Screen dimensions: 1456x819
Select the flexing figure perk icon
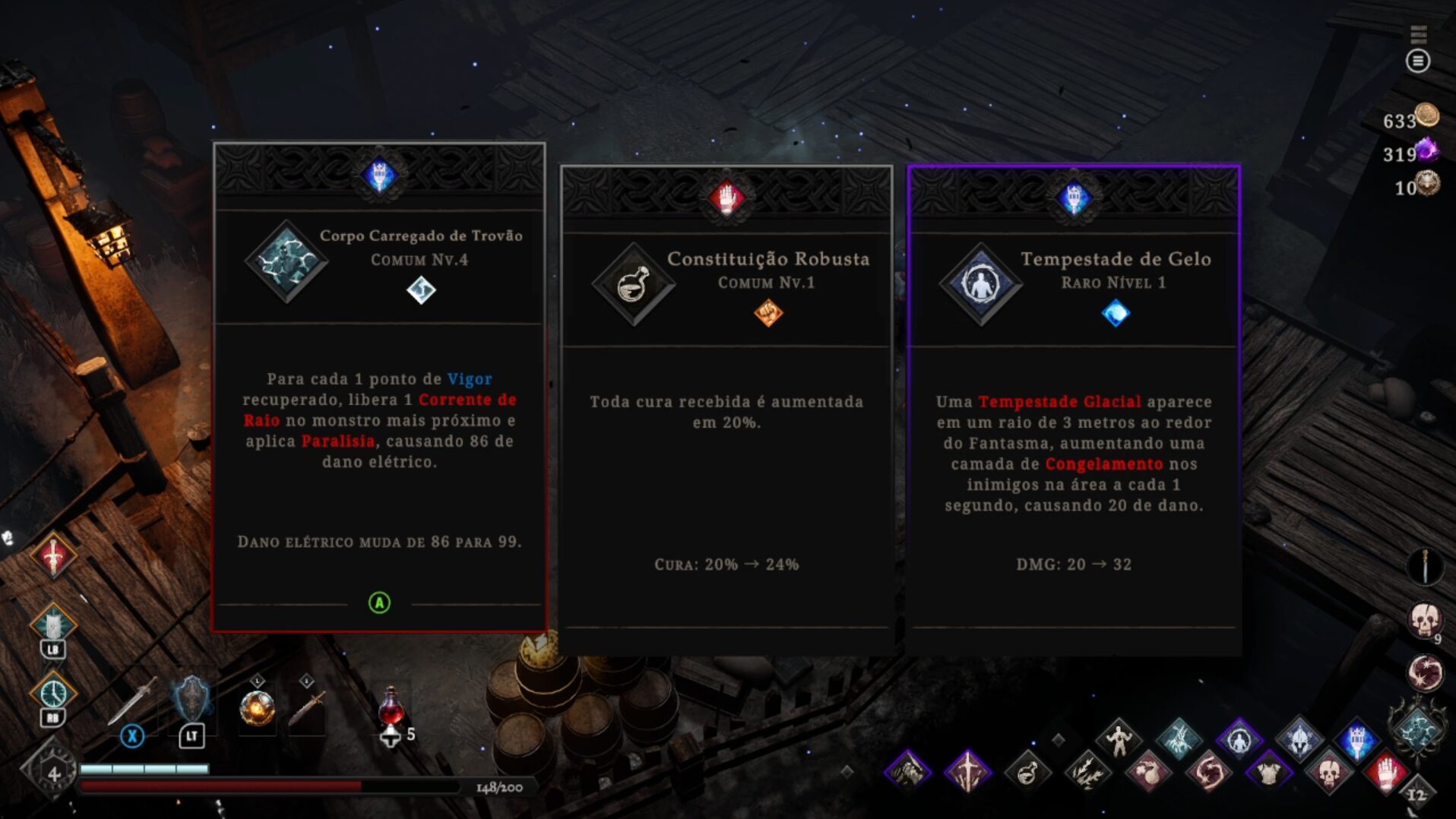click(1119, 738)
